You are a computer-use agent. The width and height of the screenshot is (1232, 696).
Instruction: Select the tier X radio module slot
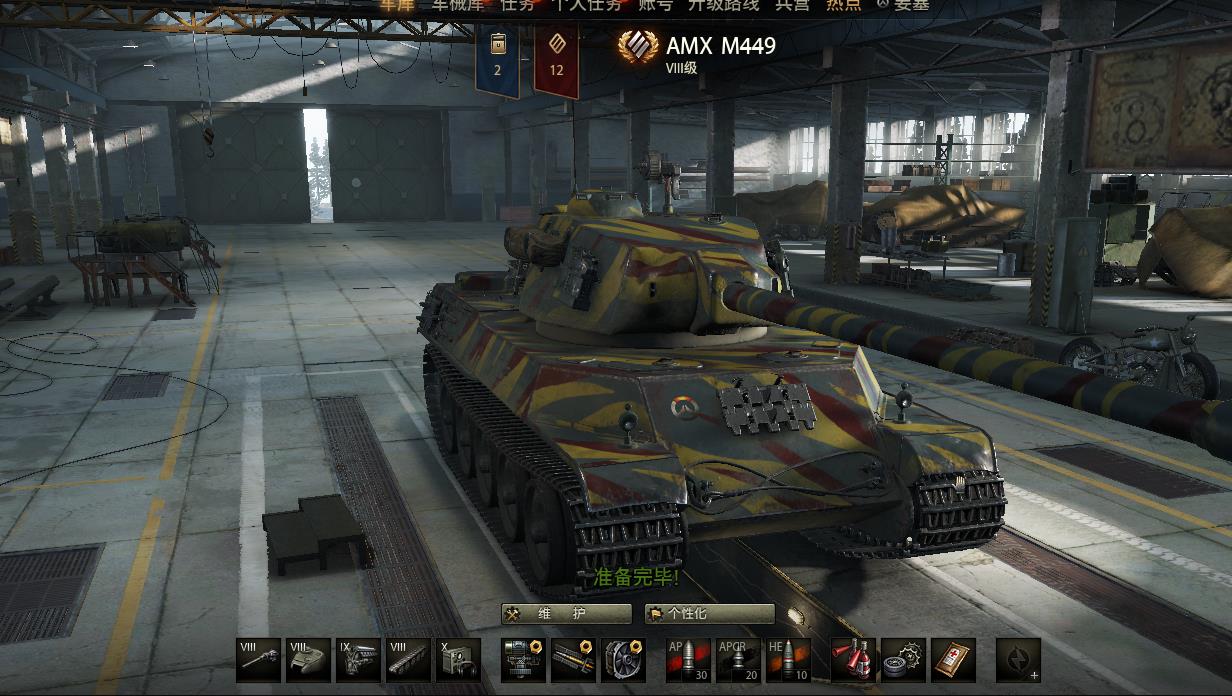(458, 660)
